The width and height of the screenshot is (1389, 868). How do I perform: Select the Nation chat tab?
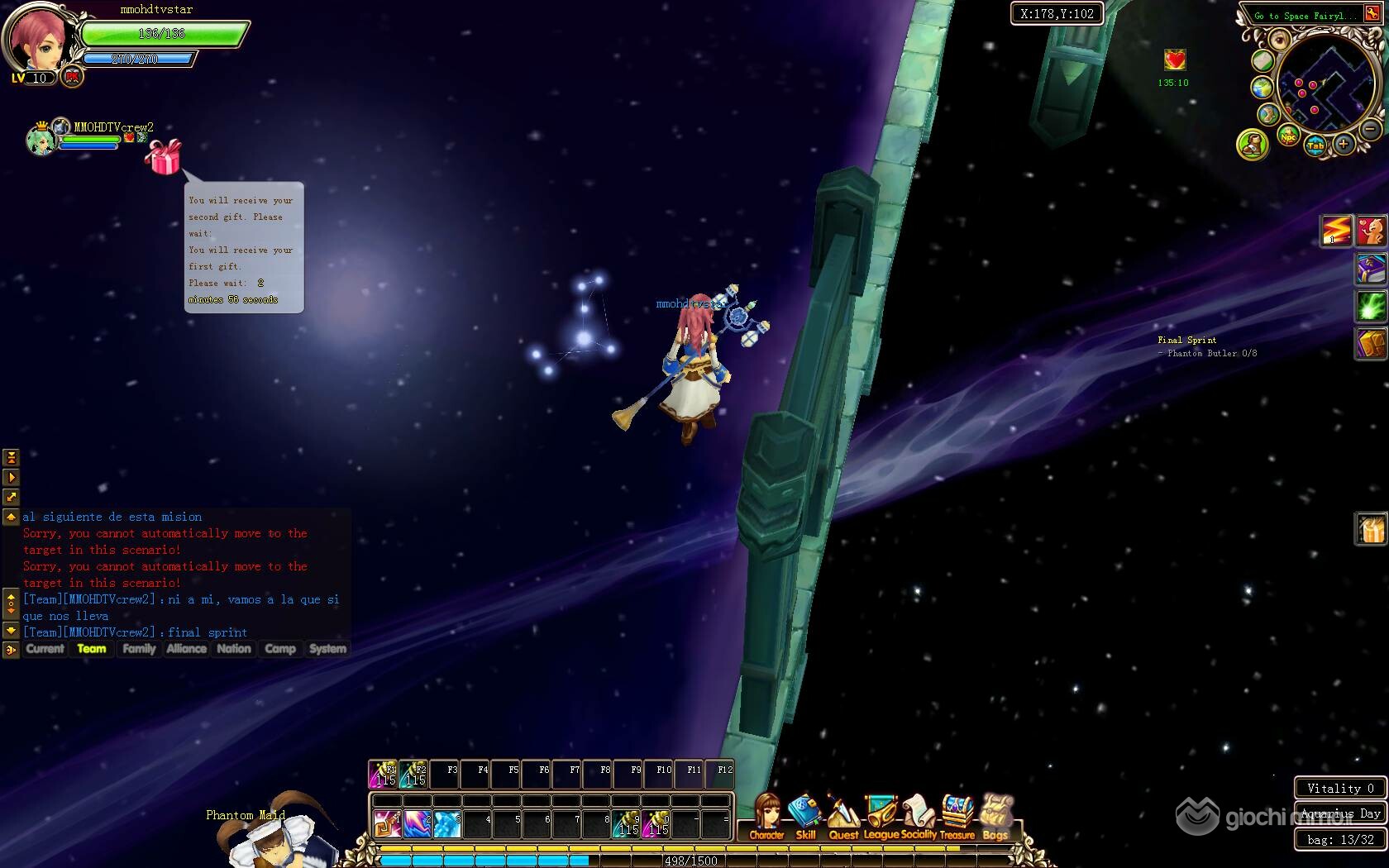tap(234, 649)
